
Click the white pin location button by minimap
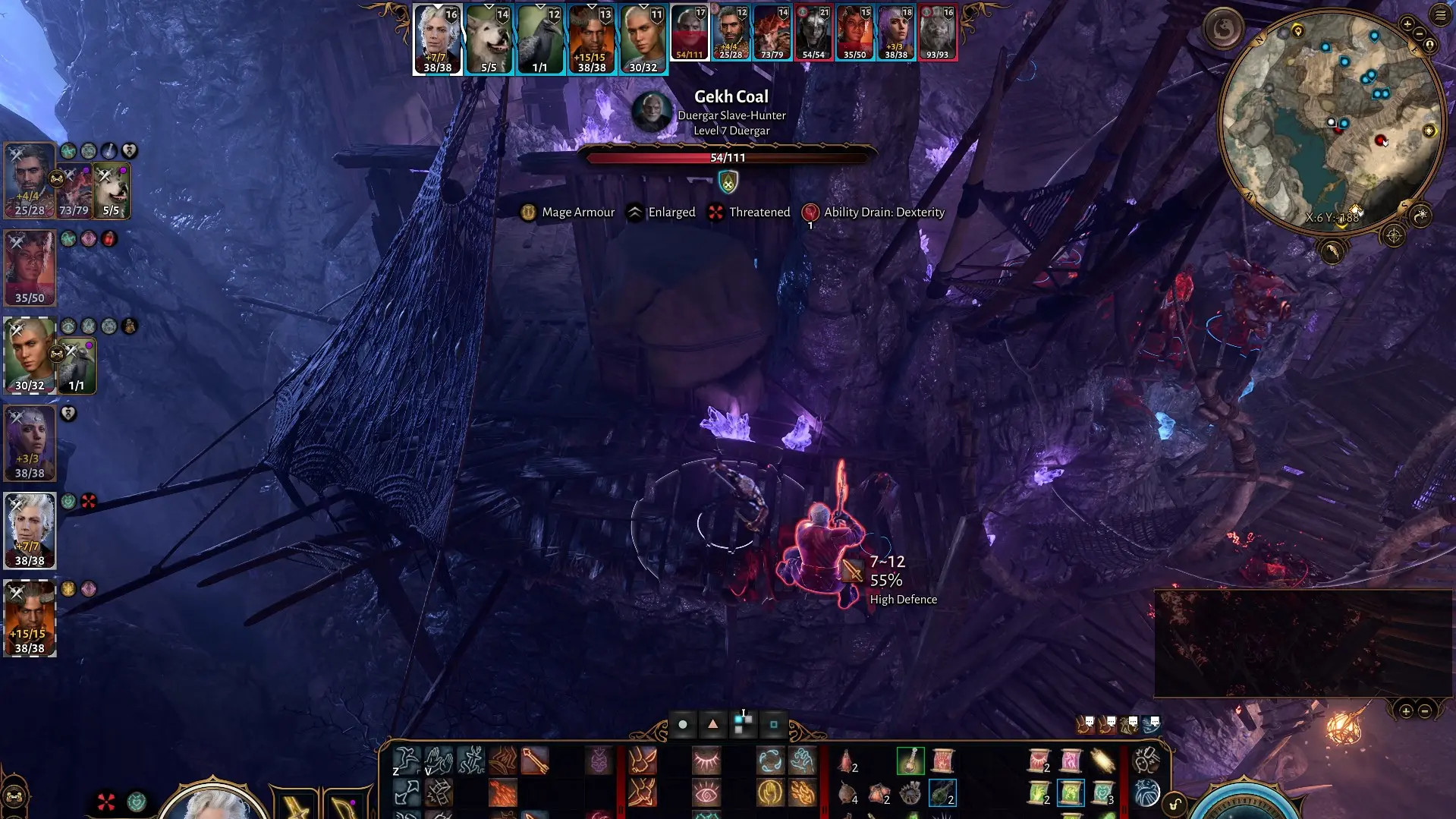point(1429,46)
